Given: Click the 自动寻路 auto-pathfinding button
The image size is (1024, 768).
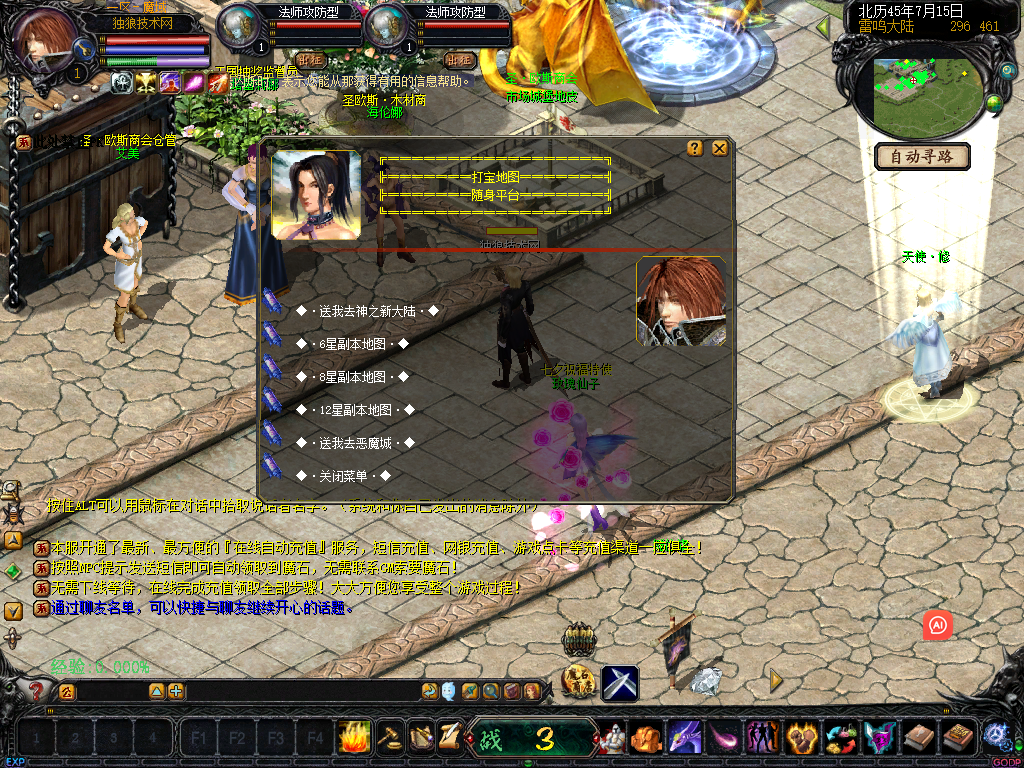Looking at the screenshot, I should (922, 156).
